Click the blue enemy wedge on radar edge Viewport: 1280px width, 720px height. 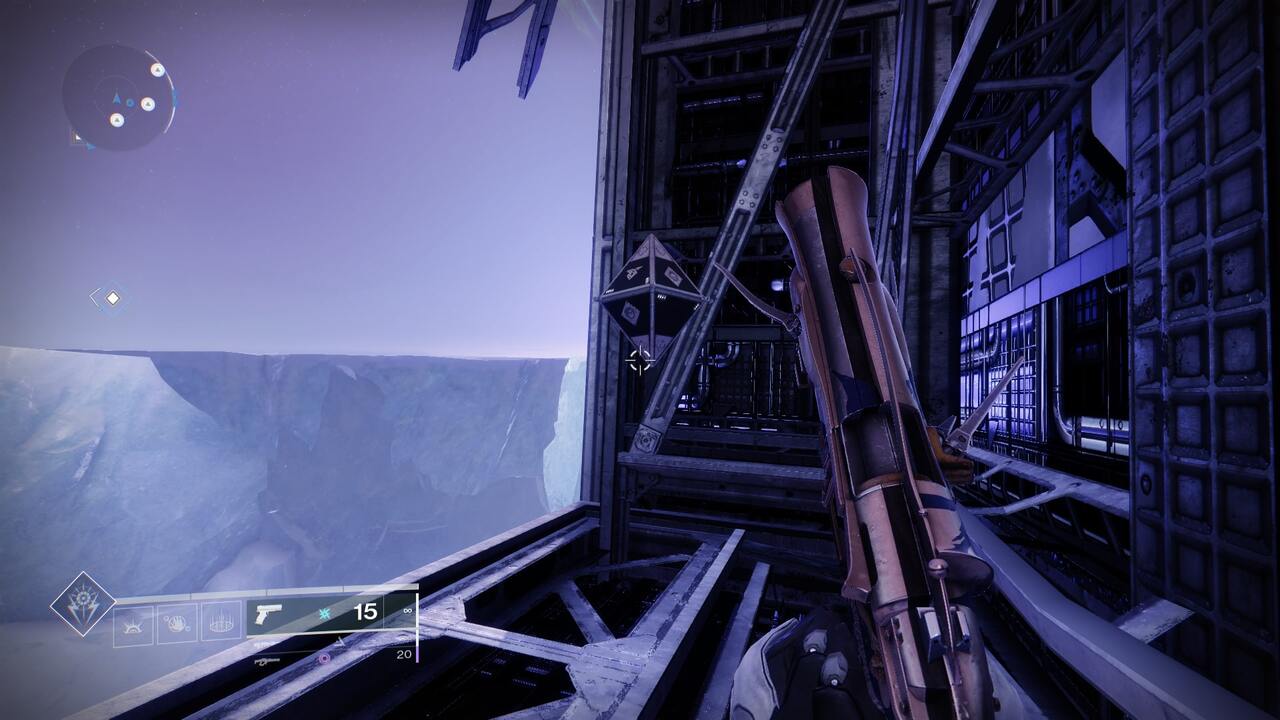[175, 98]
